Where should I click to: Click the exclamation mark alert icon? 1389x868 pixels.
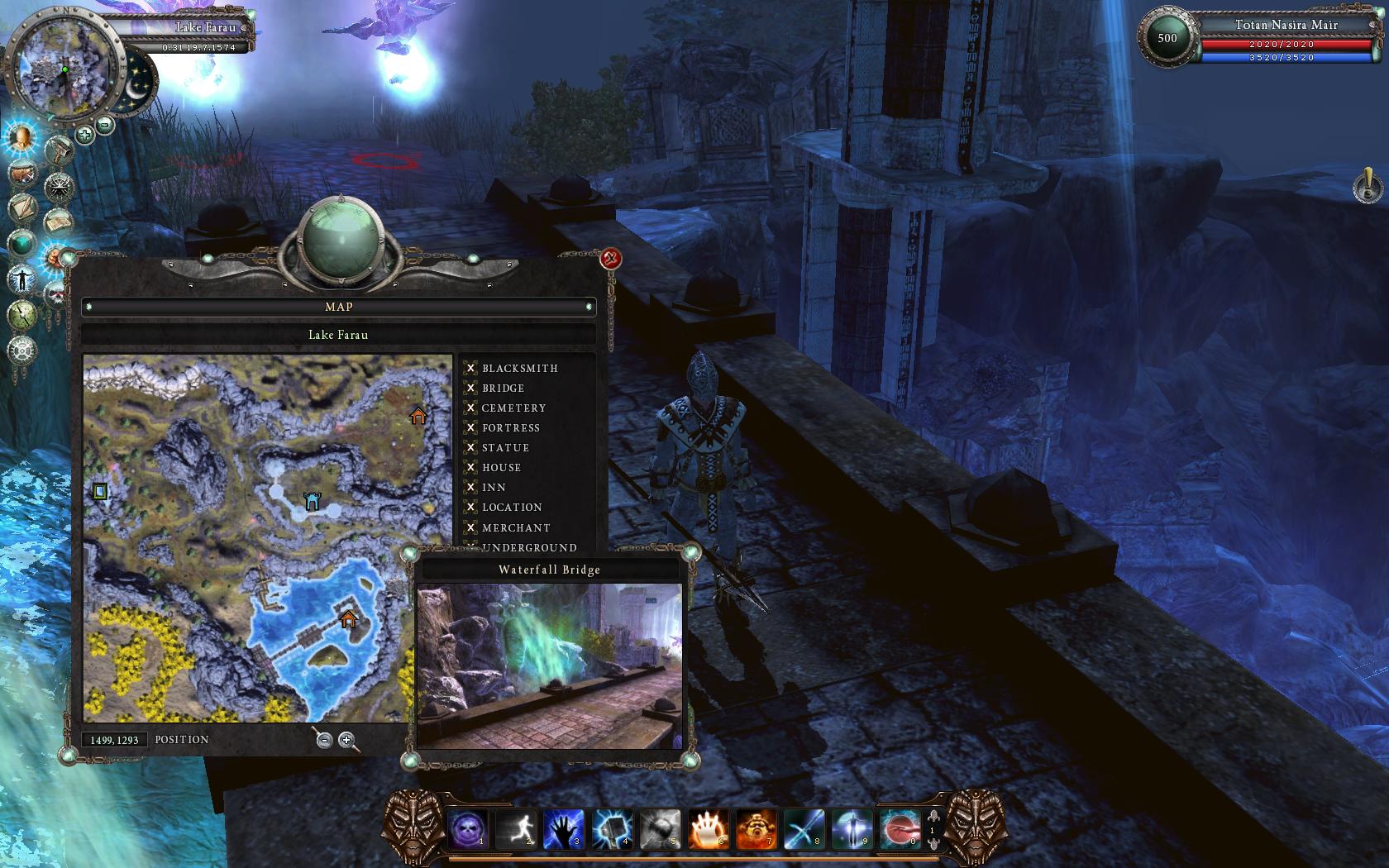[1367, 185]
